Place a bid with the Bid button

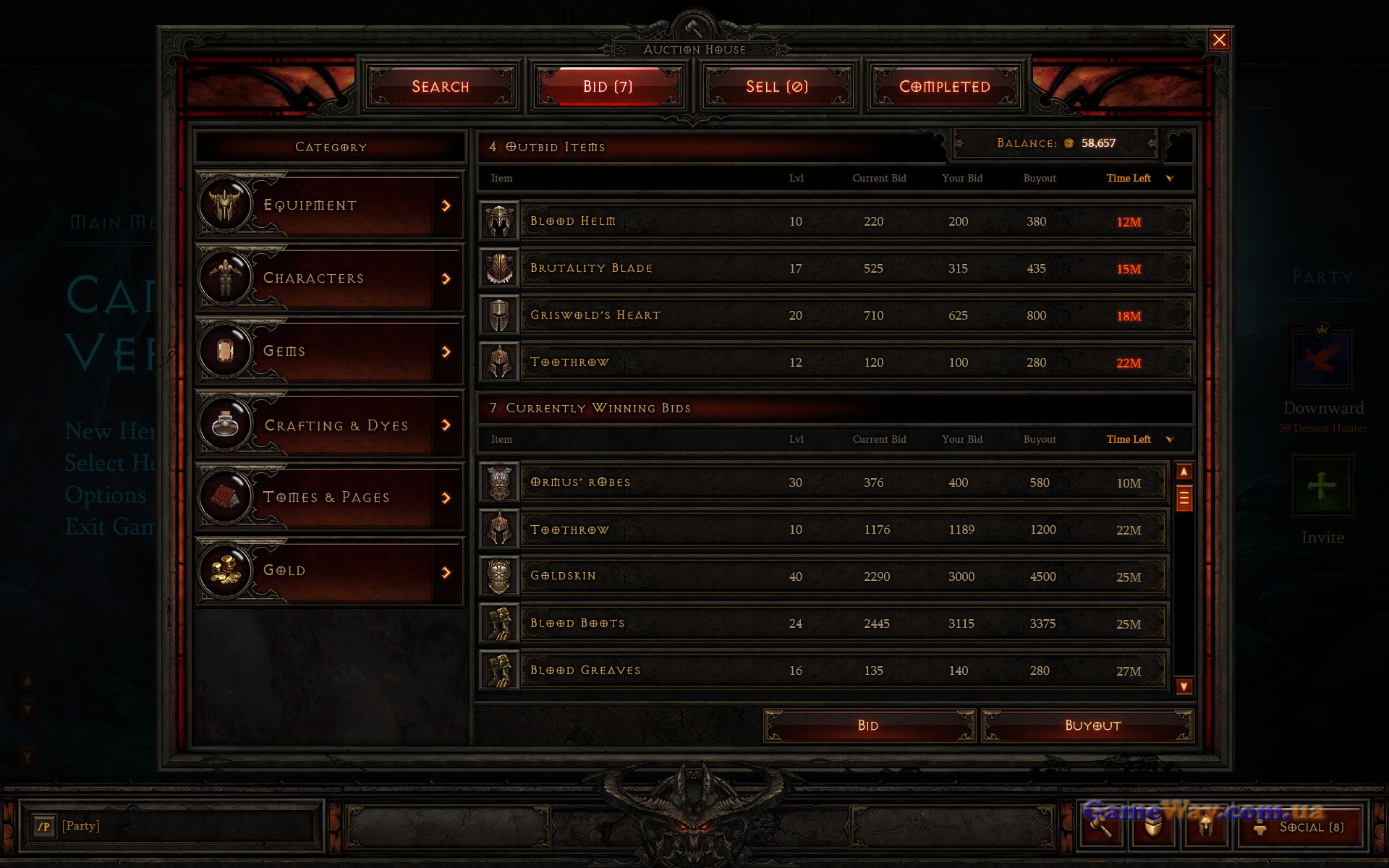pyautogui.click(x=868, y=726)
